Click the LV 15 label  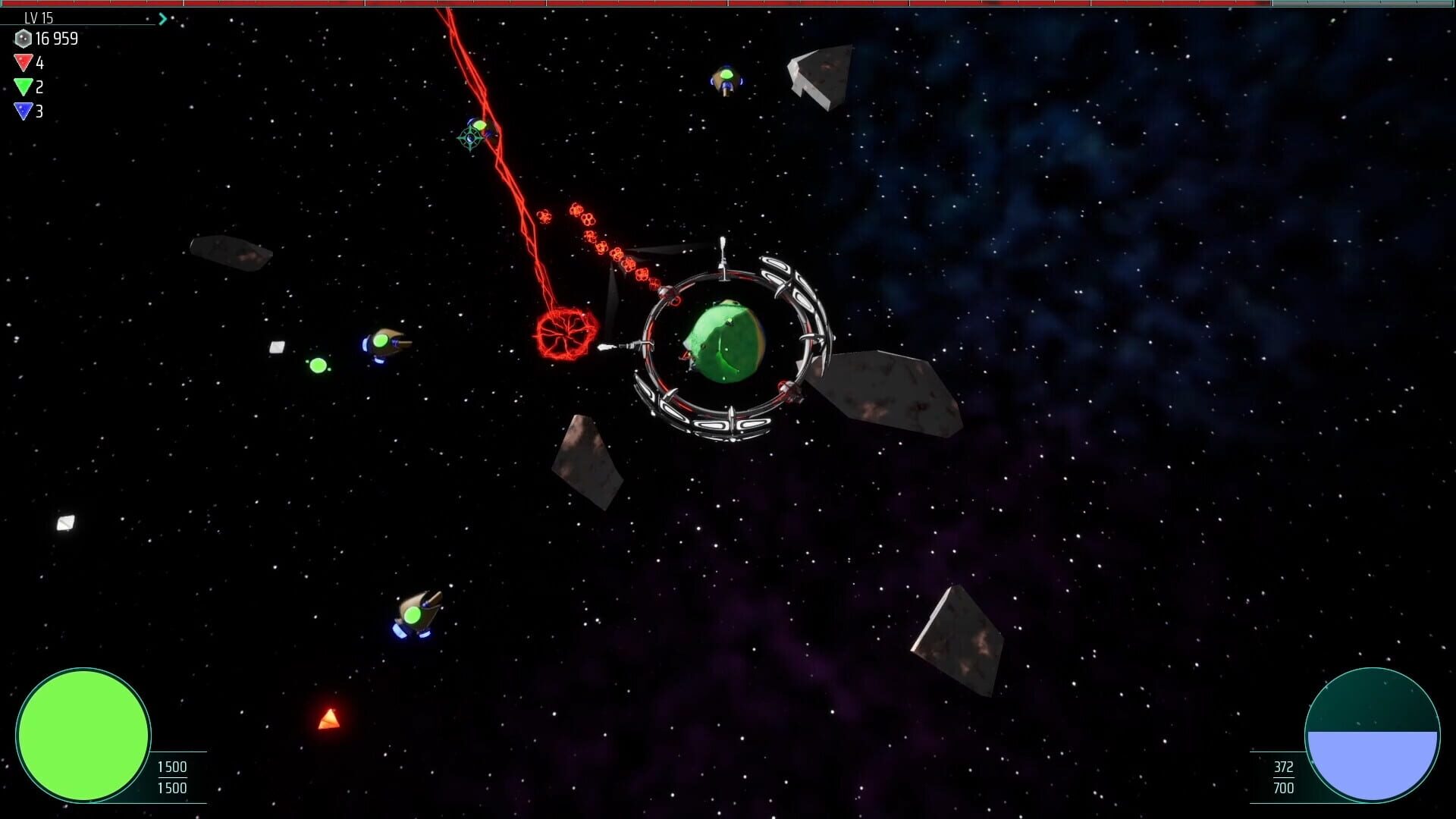point(39,17)
